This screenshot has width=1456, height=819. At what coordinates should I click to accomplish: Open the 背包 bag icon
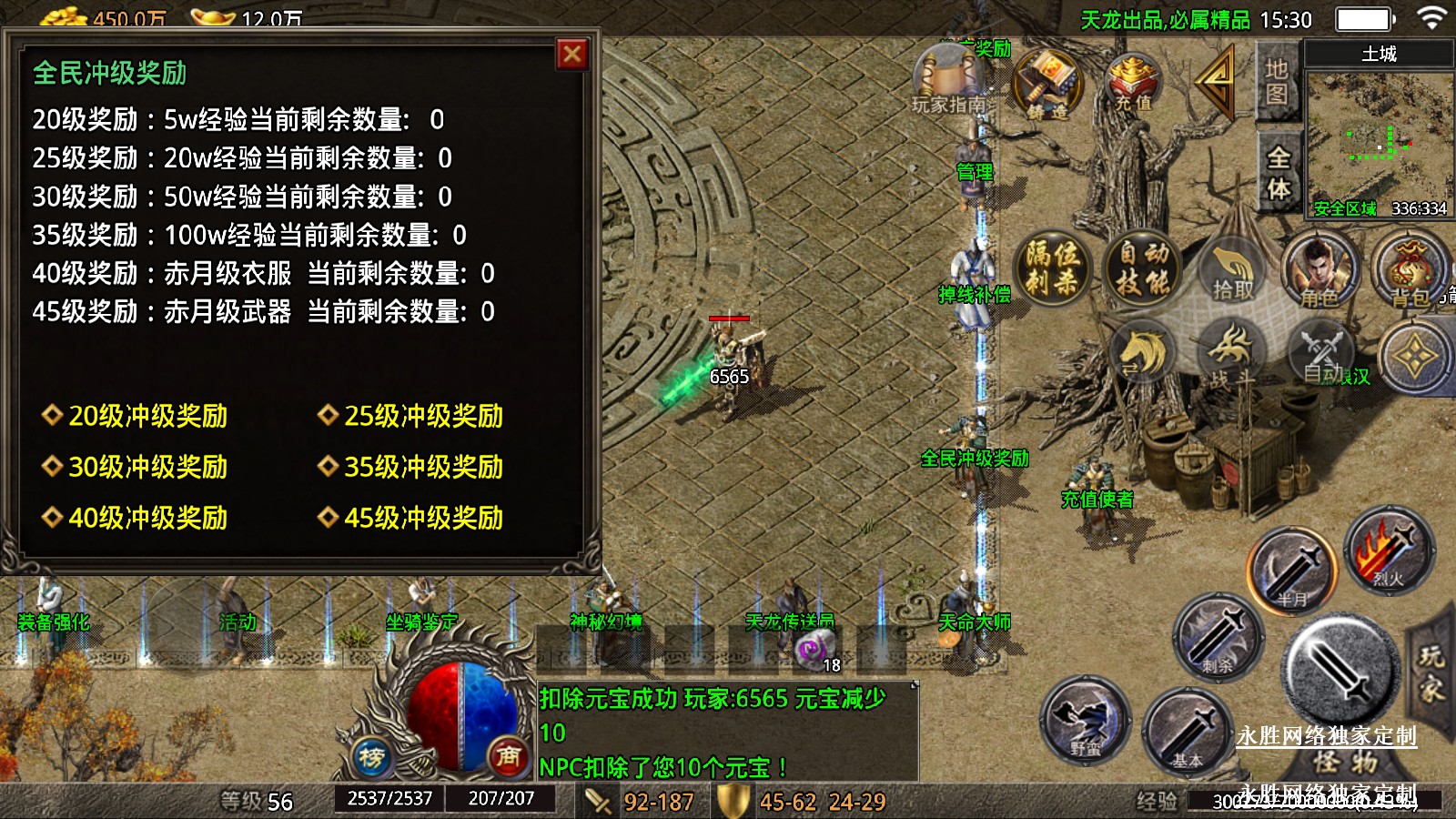tap(1410, 269)
